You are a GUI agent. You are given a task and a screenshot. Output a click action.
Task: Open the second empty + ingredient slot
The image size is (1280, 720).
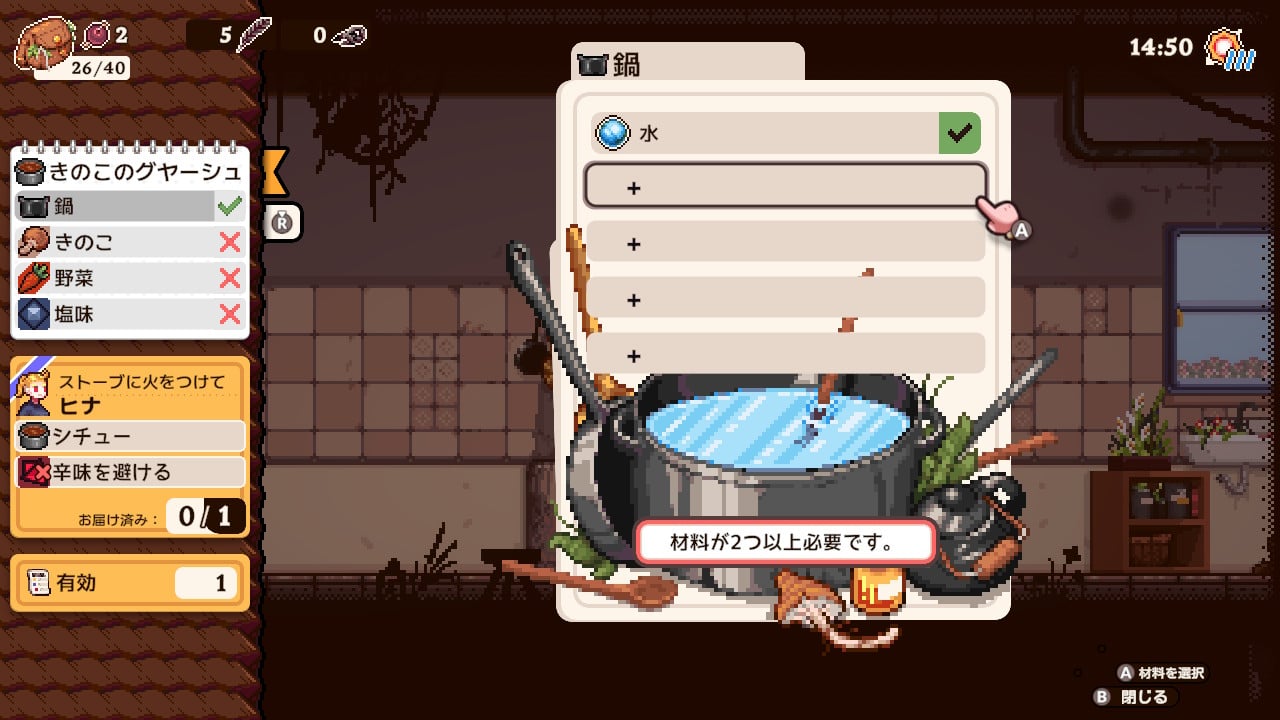786,244
